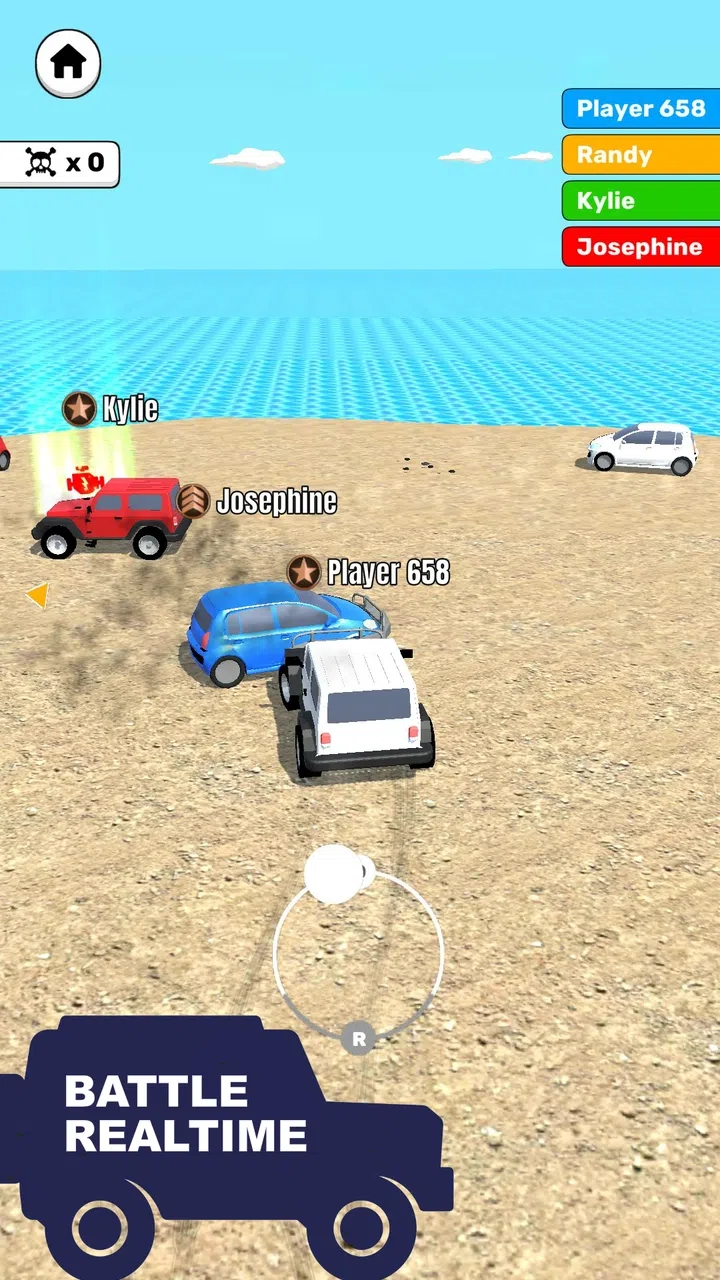Tap the home button
720x1280 pixels.
(68, 63)
